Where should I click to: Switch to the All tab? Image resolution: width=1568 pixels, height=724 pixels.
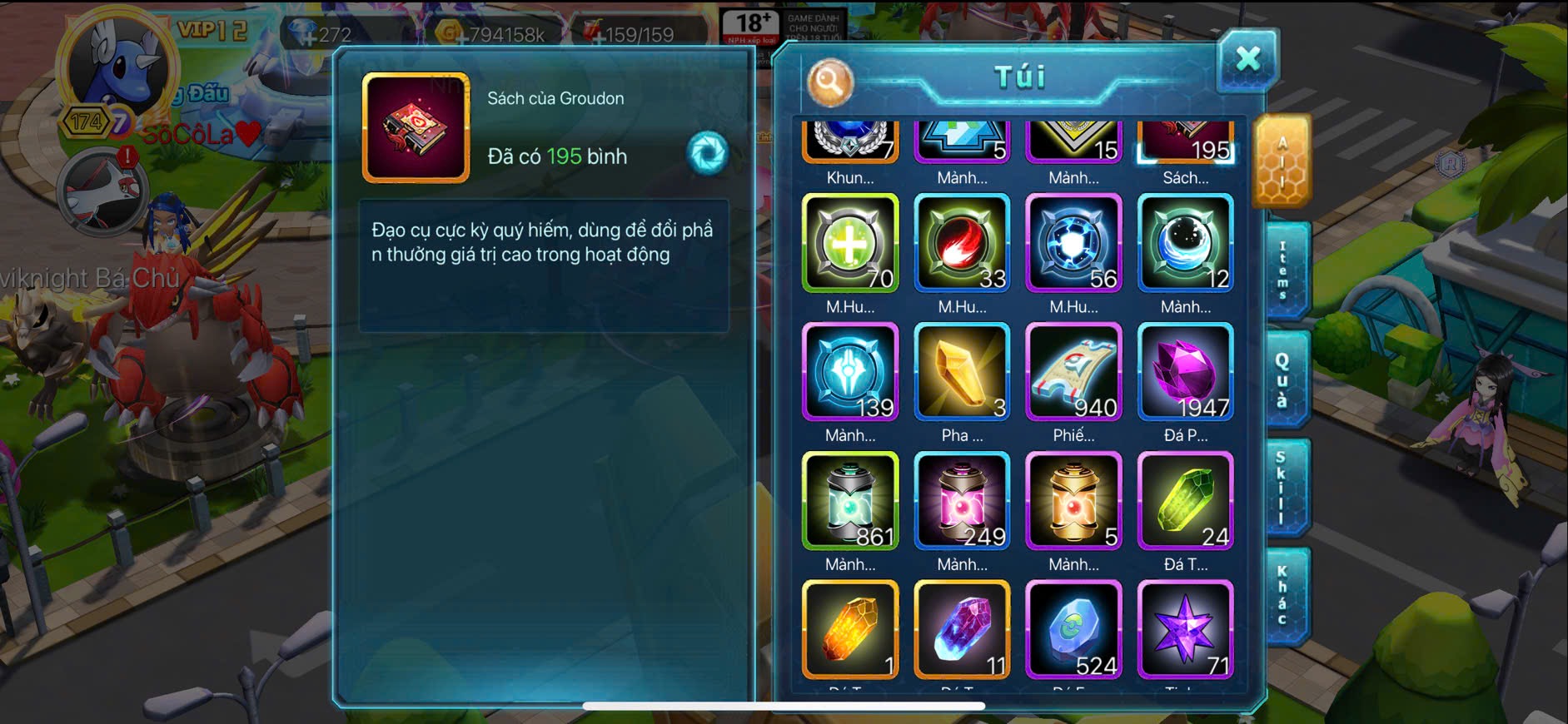coord(1282,161)
